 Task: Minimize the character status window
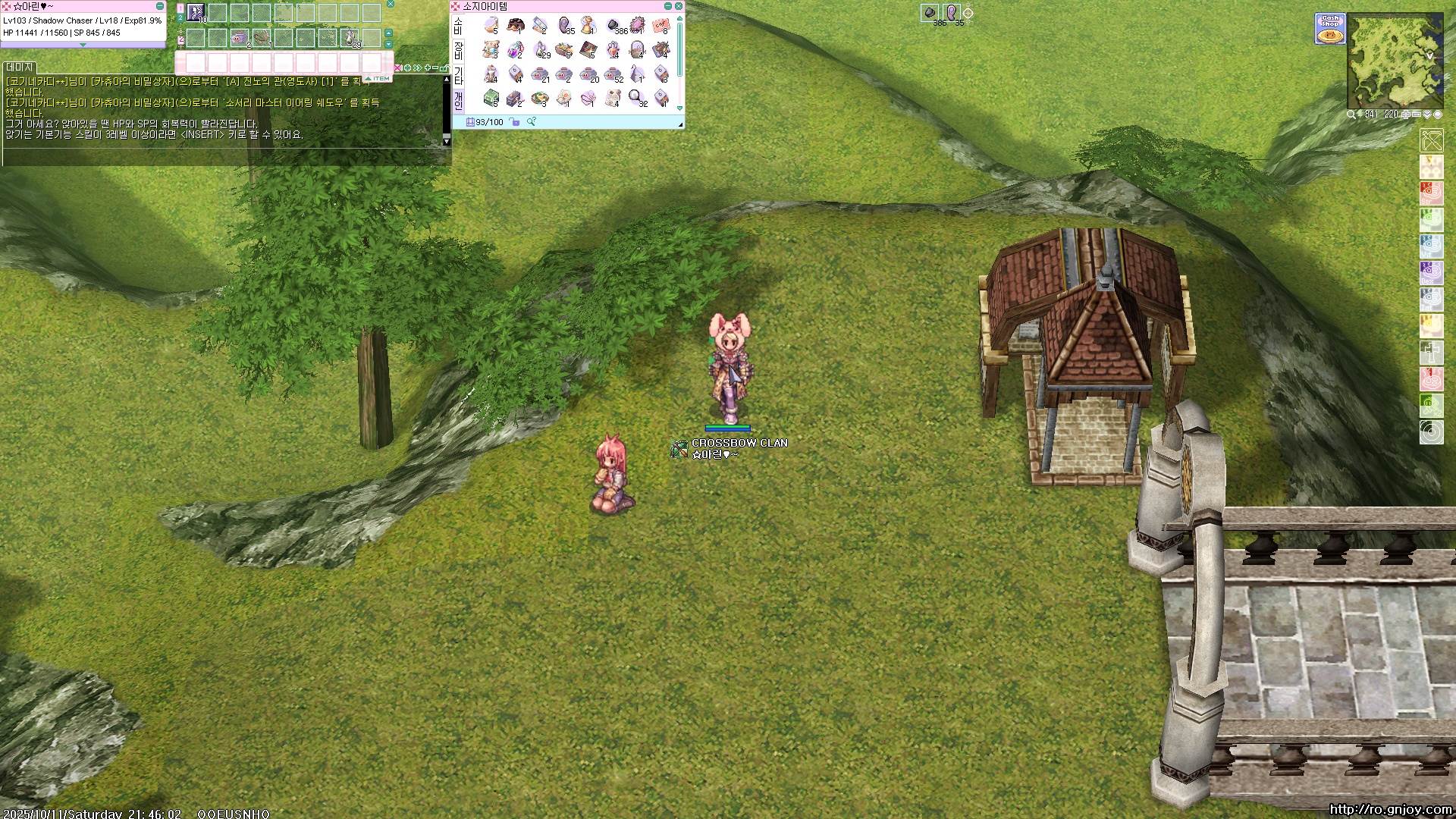coord(159,6)
